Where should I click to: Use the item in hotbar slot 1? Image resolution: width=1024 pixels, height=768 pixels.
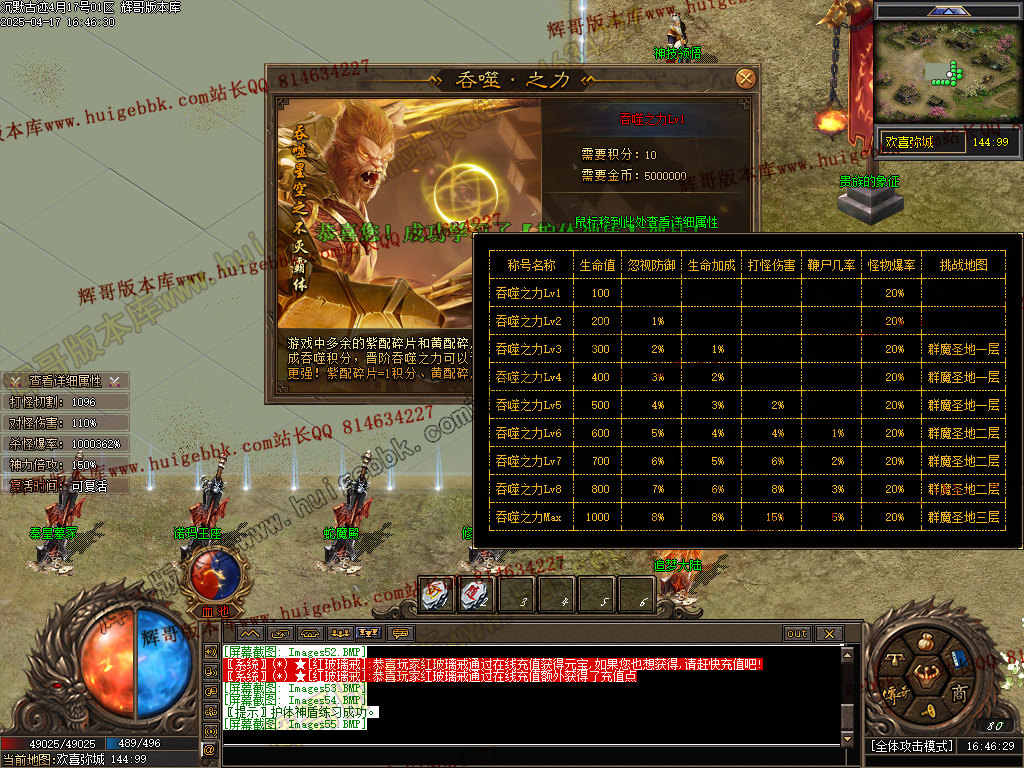pyautogui.click(x=436, y=595)
